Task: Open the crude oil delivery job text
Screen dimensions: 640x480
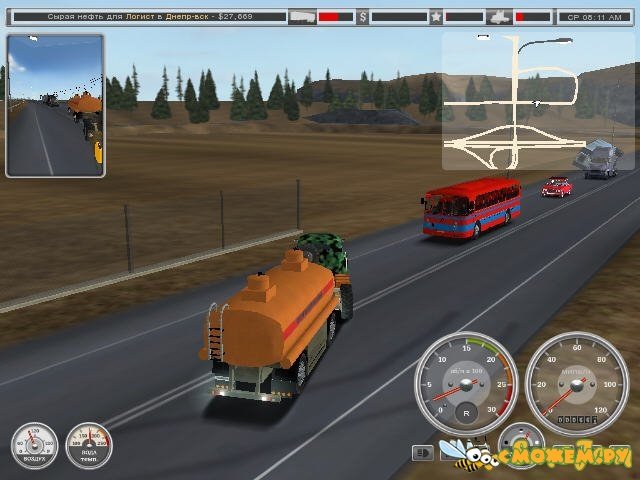Action: tap(150, 17)
